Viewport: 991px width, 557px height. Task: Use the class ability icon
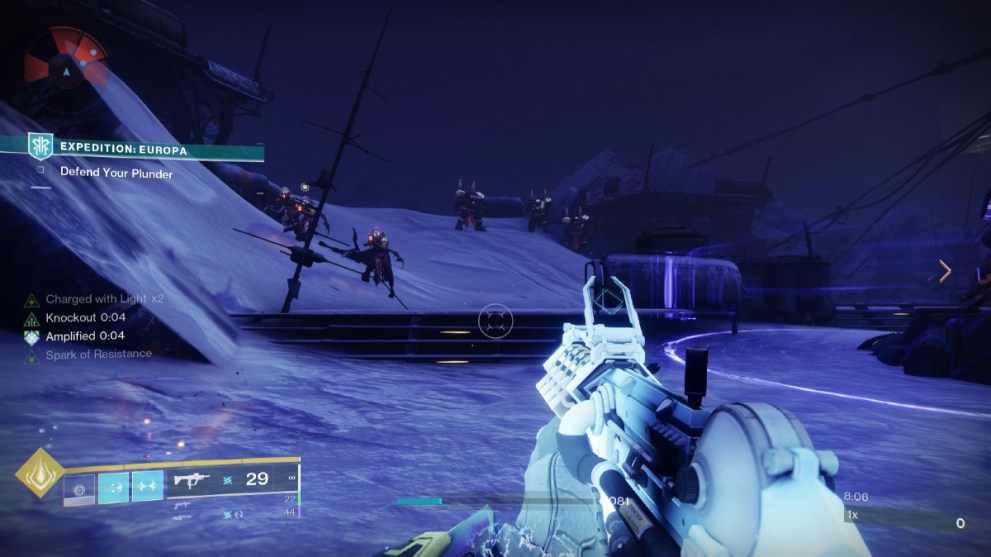tap(148, 487)
